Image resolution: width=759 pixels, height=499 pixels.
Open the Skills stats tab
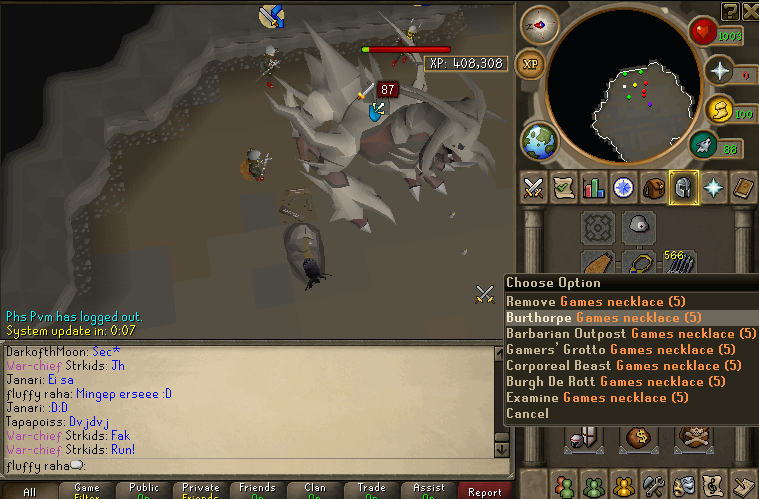593,187
